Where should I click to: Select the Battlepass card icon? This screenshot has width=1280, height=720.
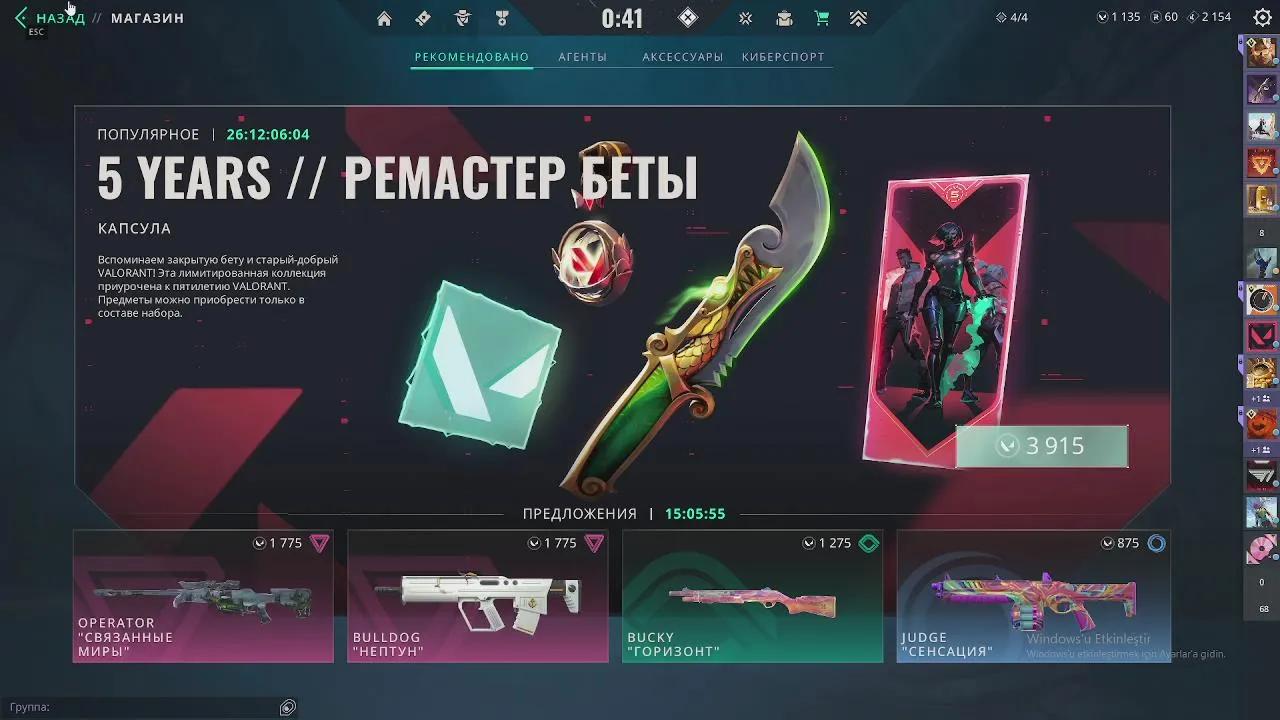(x=422, y=18)
